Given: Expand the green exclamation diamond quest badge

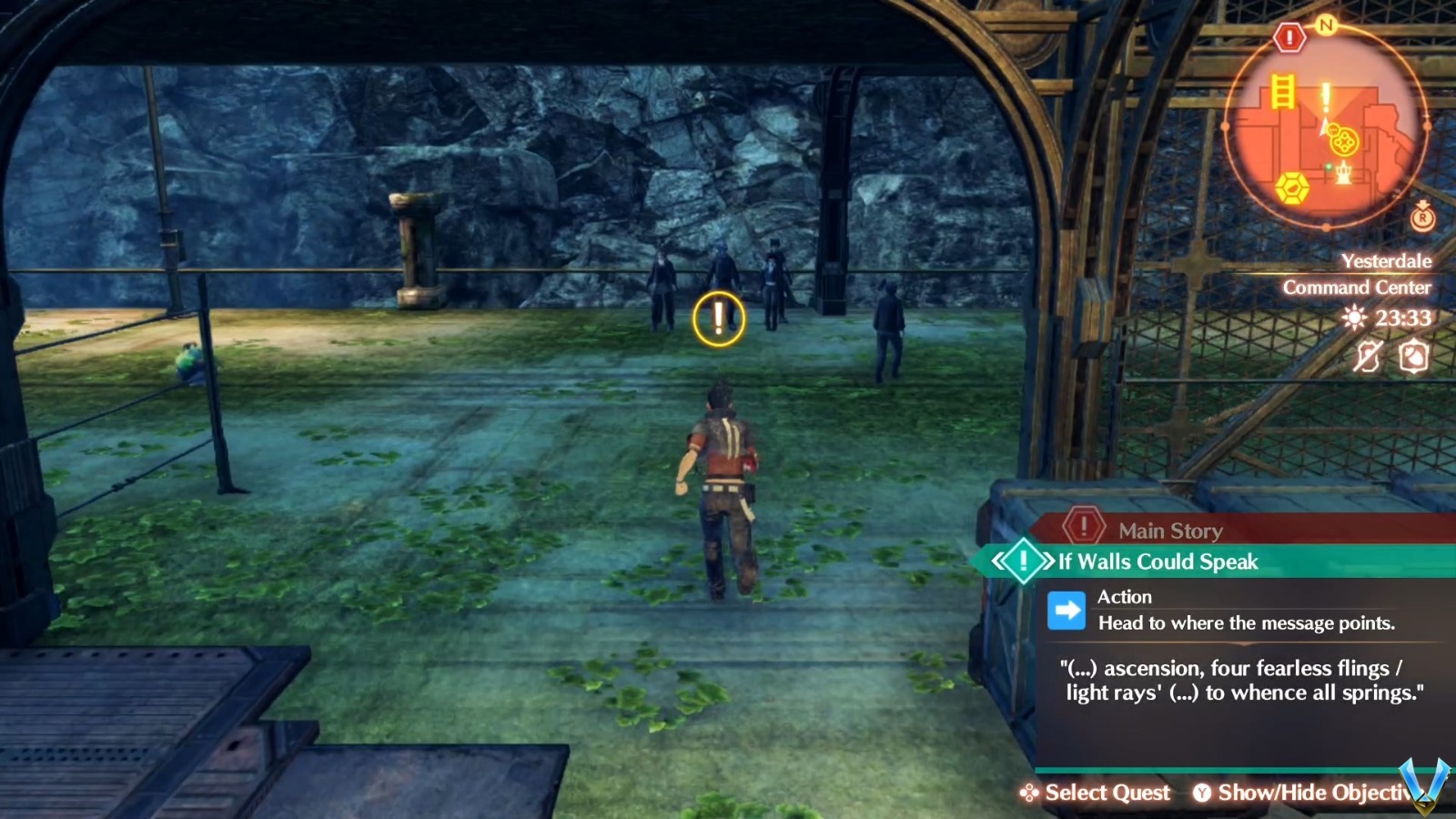Looking at the screenshot, I should [1026, 561].
